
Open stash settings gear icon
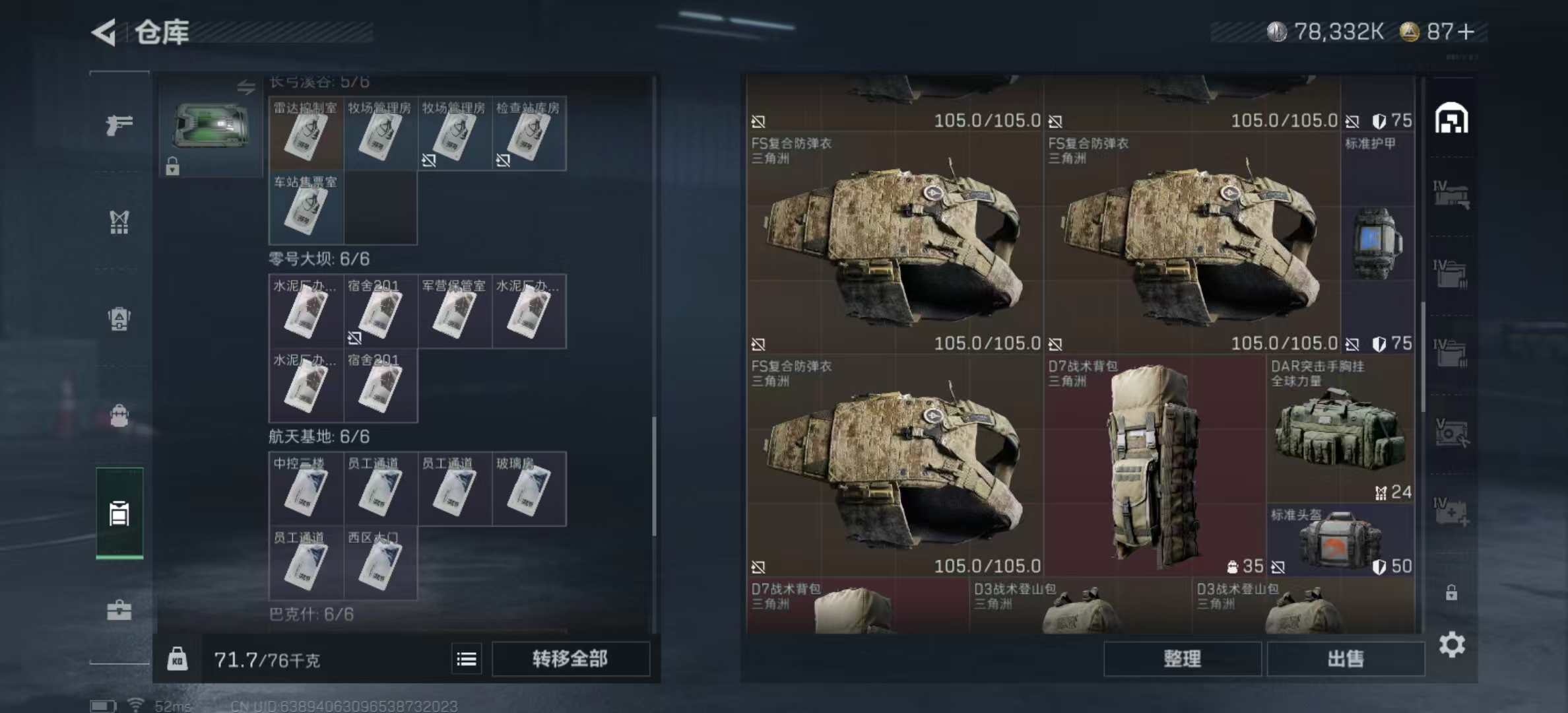pos(1451,644)
